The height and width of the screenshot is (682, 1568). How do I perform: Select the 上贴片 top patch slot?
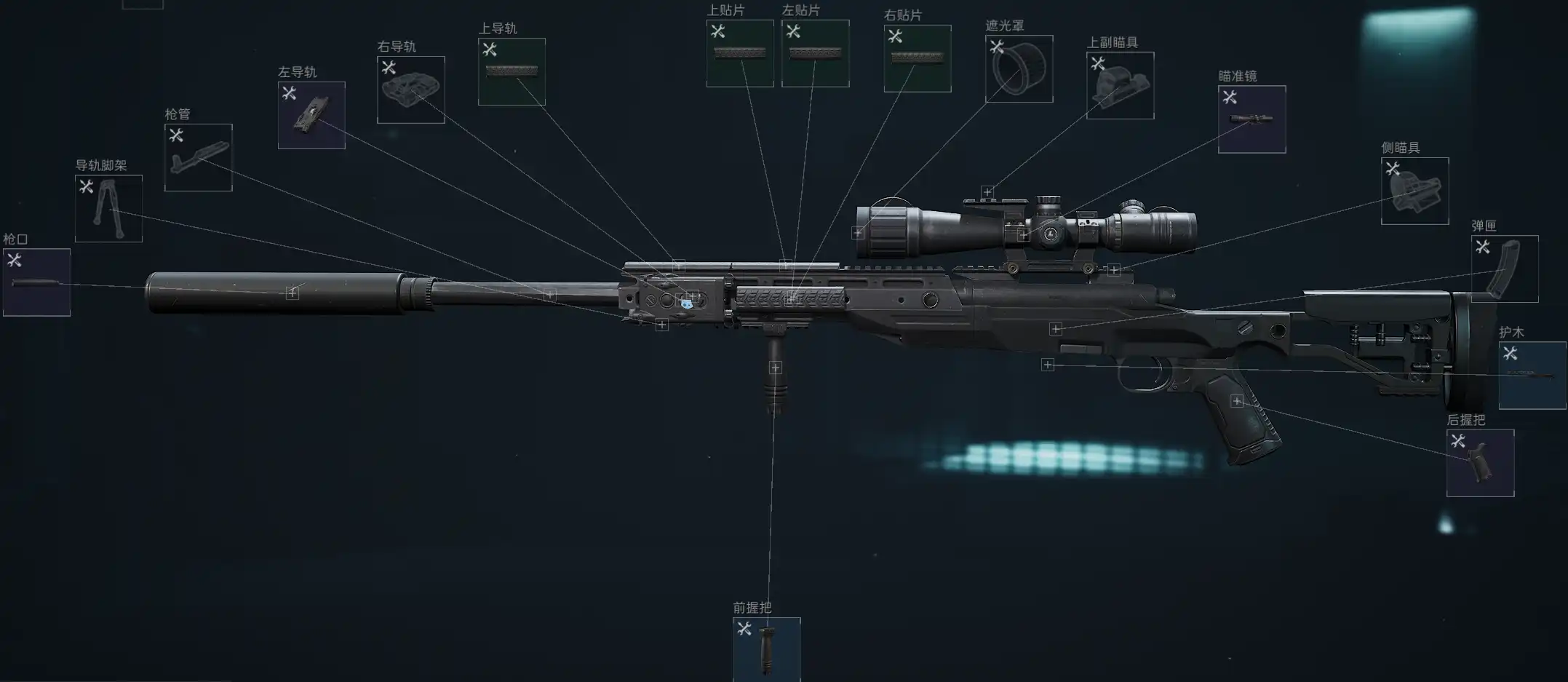tap(740, 54)
